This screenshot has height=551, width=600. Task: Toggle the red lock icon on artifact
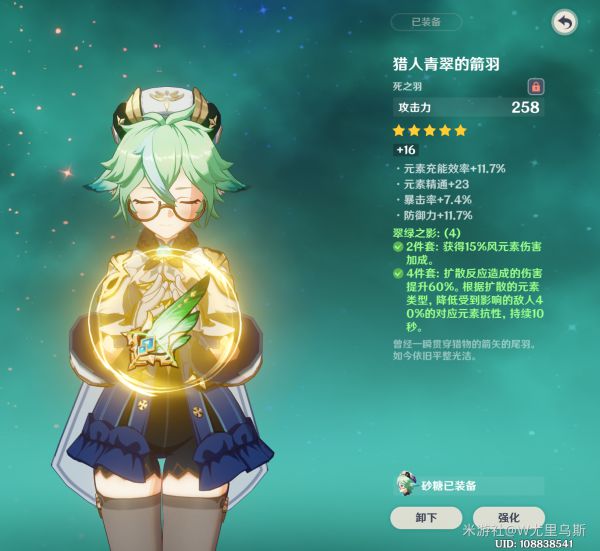[535, 86]
